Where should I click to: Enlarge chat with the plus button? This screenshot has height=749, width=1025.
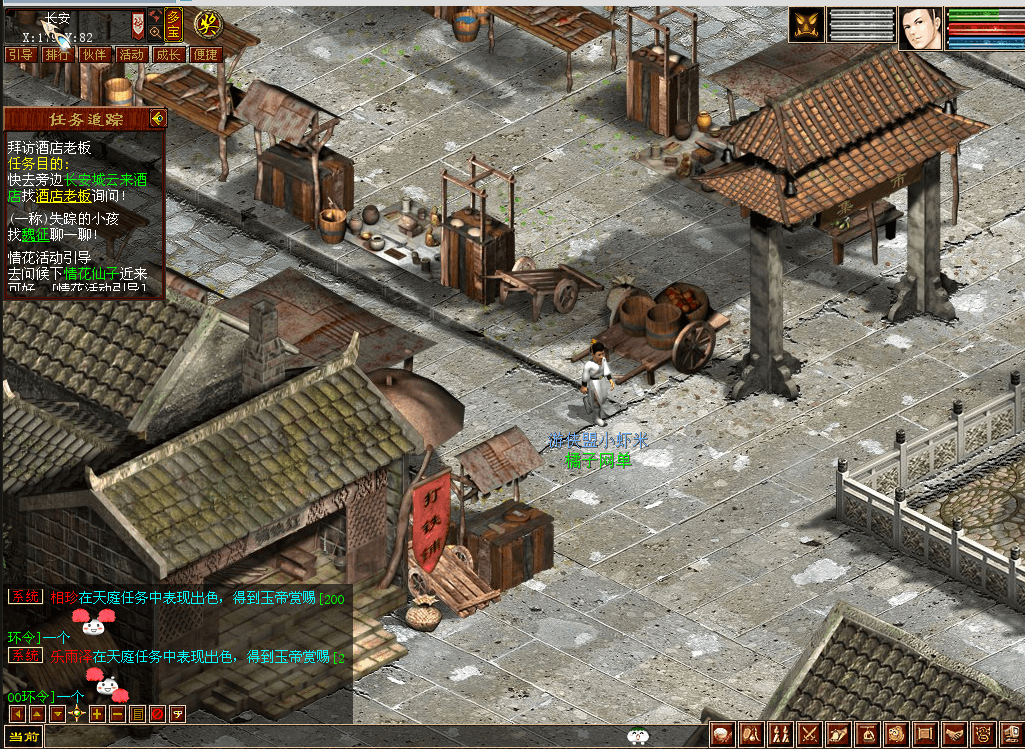click(96, 714)
